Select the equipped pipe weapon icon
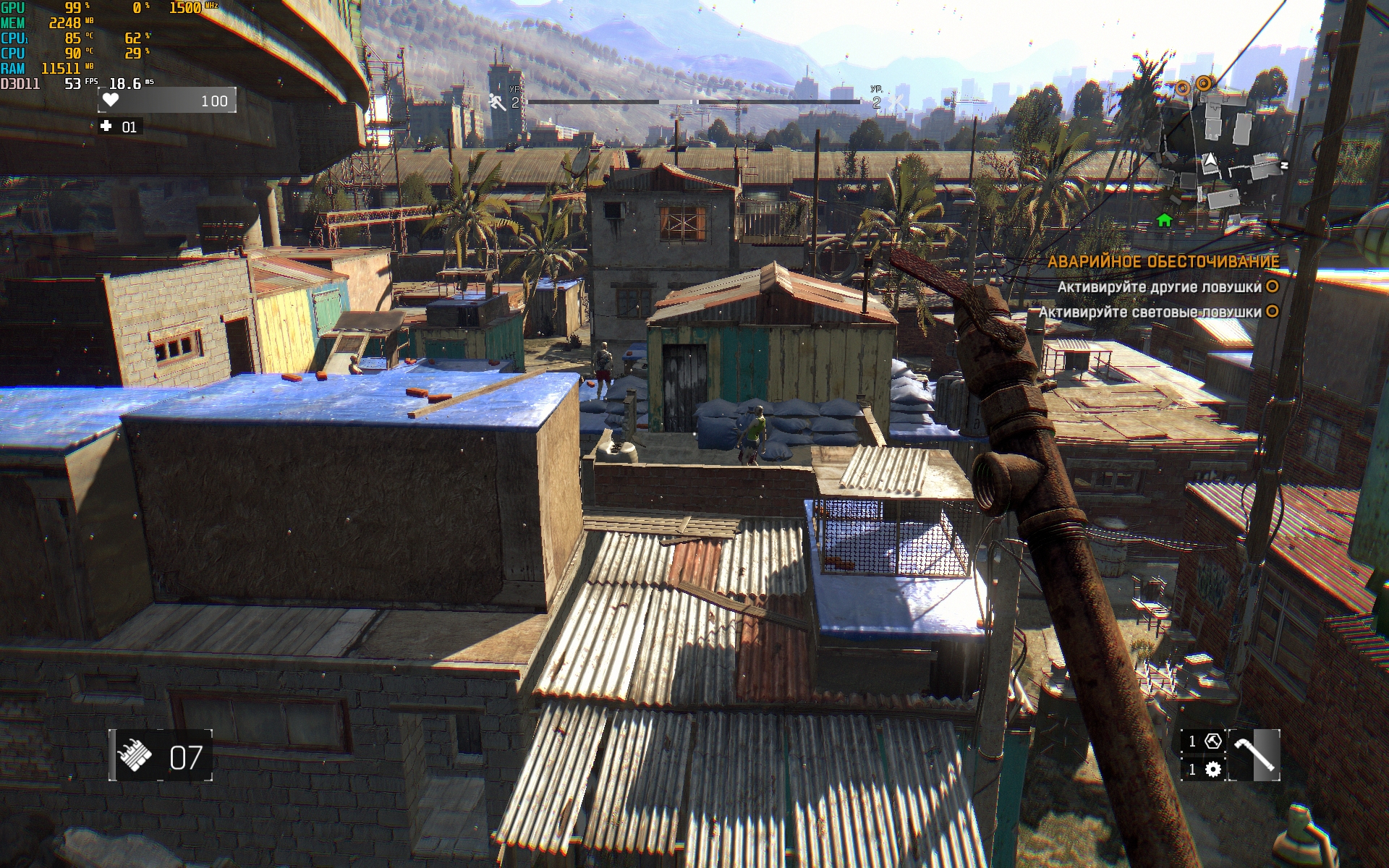1389x868 pixels. [x=1255, y=755]
